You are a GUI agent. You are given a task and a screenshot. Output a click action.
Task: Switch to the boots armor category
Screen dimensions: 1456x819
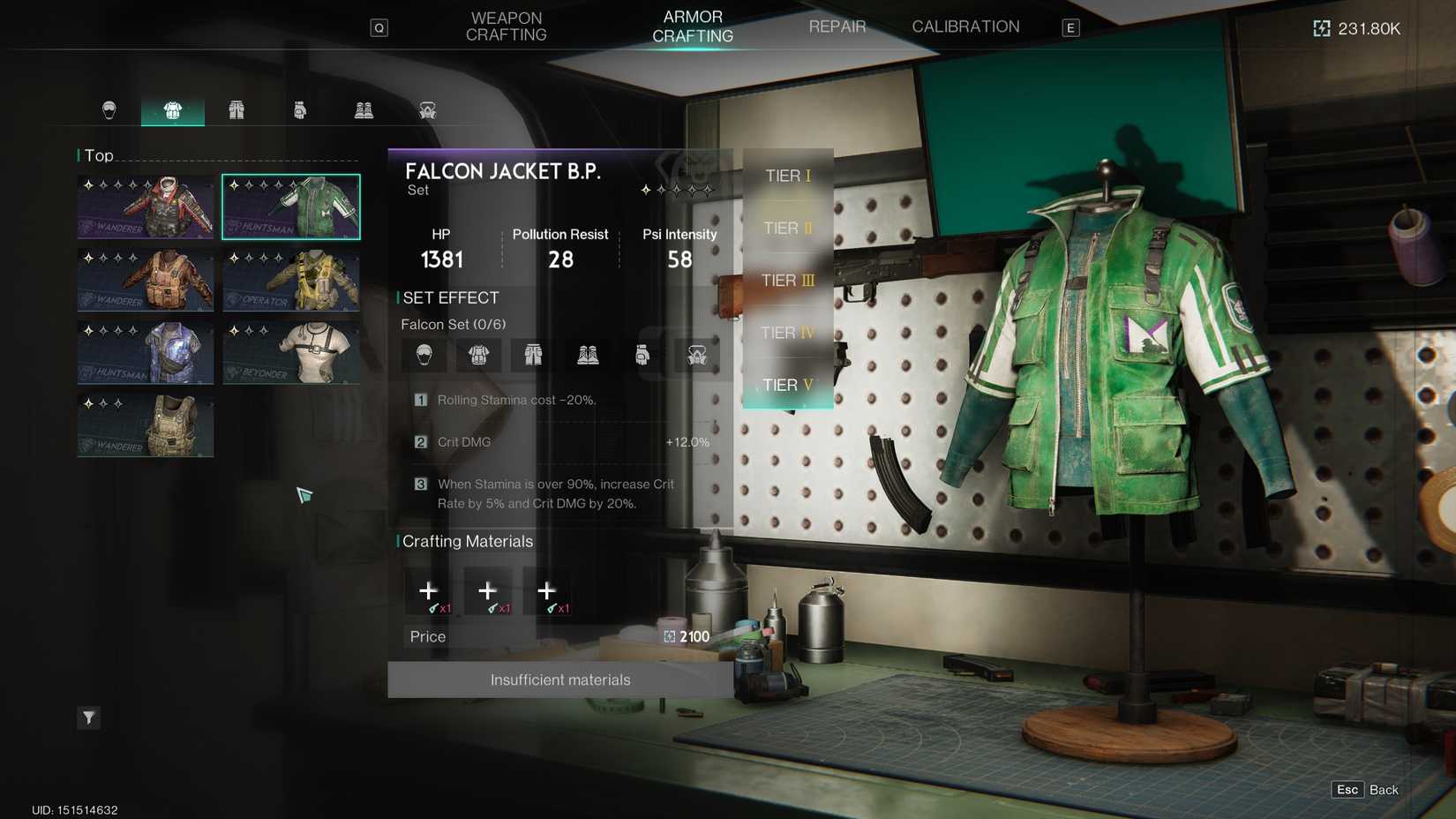[364, 110]
